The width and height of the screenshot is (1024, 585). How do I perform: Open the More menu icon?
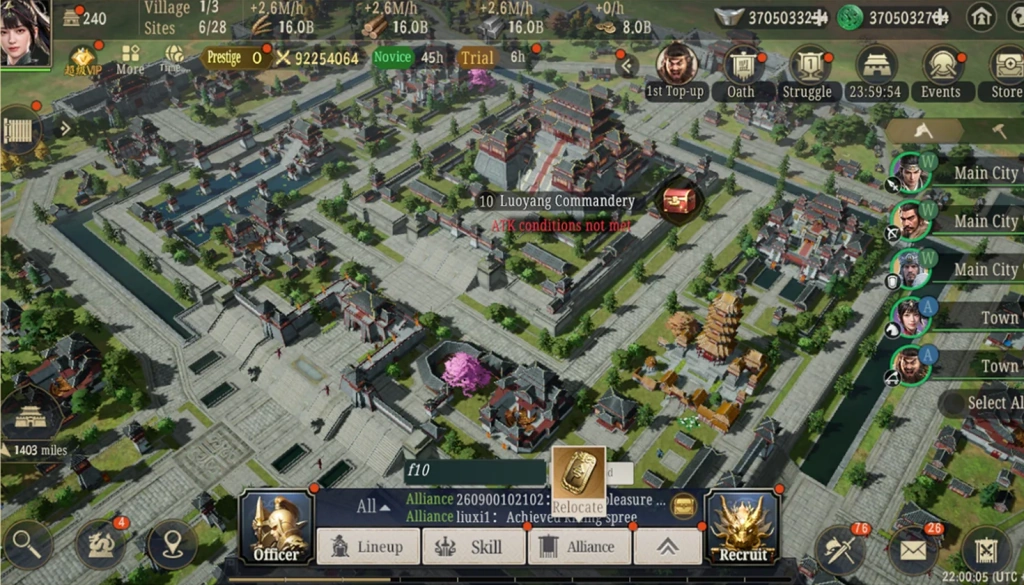(x=130, y=58)
